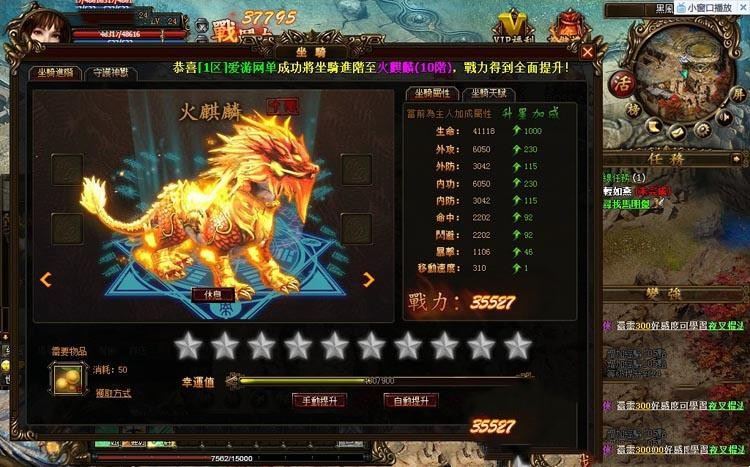Open the 任務 quest tracker header
This screenshot has width=750, height=467.
tap(674, 157)
